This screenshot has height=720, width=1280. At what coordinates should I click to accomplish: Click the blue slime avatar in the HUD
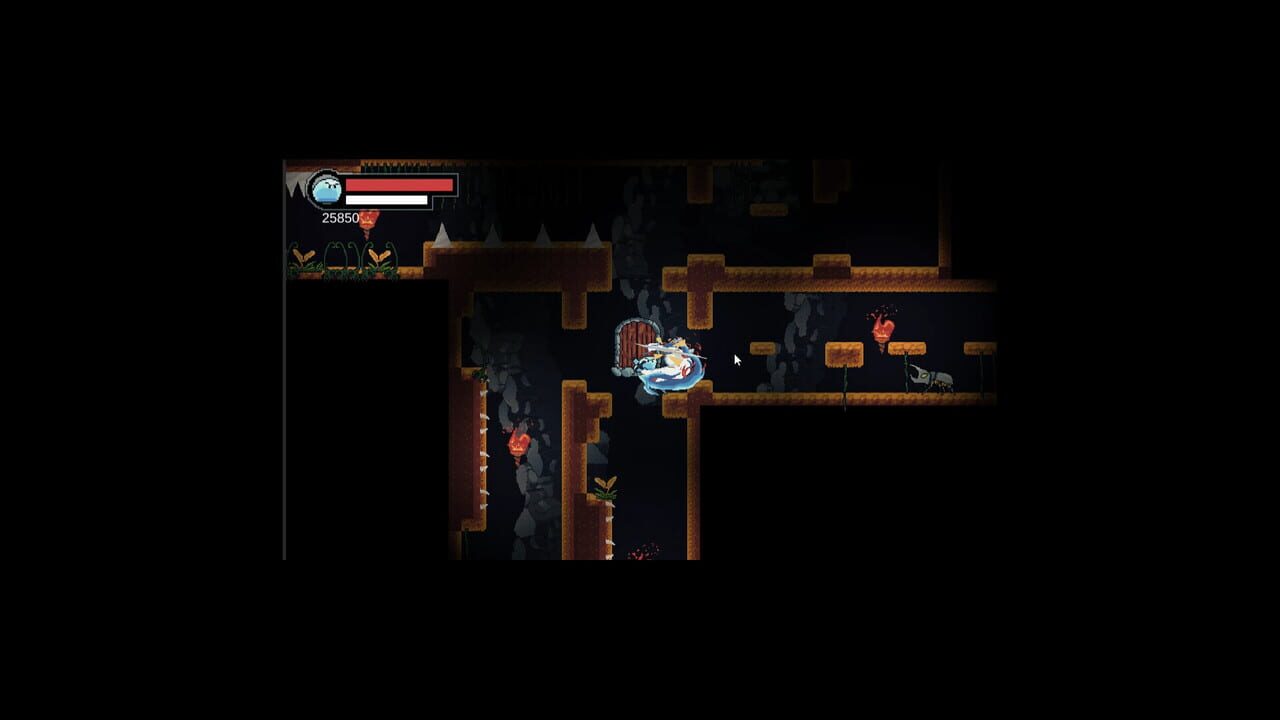coord(327,190)
